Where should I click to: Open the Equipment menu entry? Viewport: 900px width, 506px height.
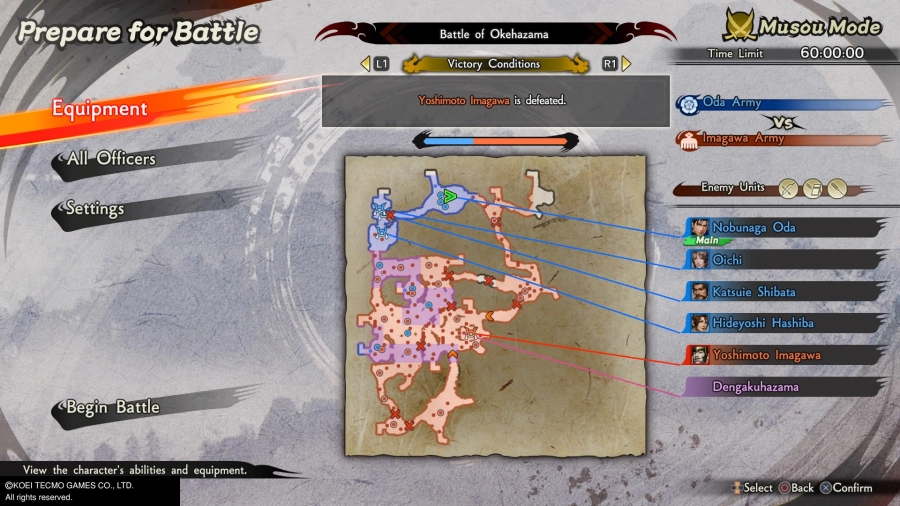[x=100, y=109]
